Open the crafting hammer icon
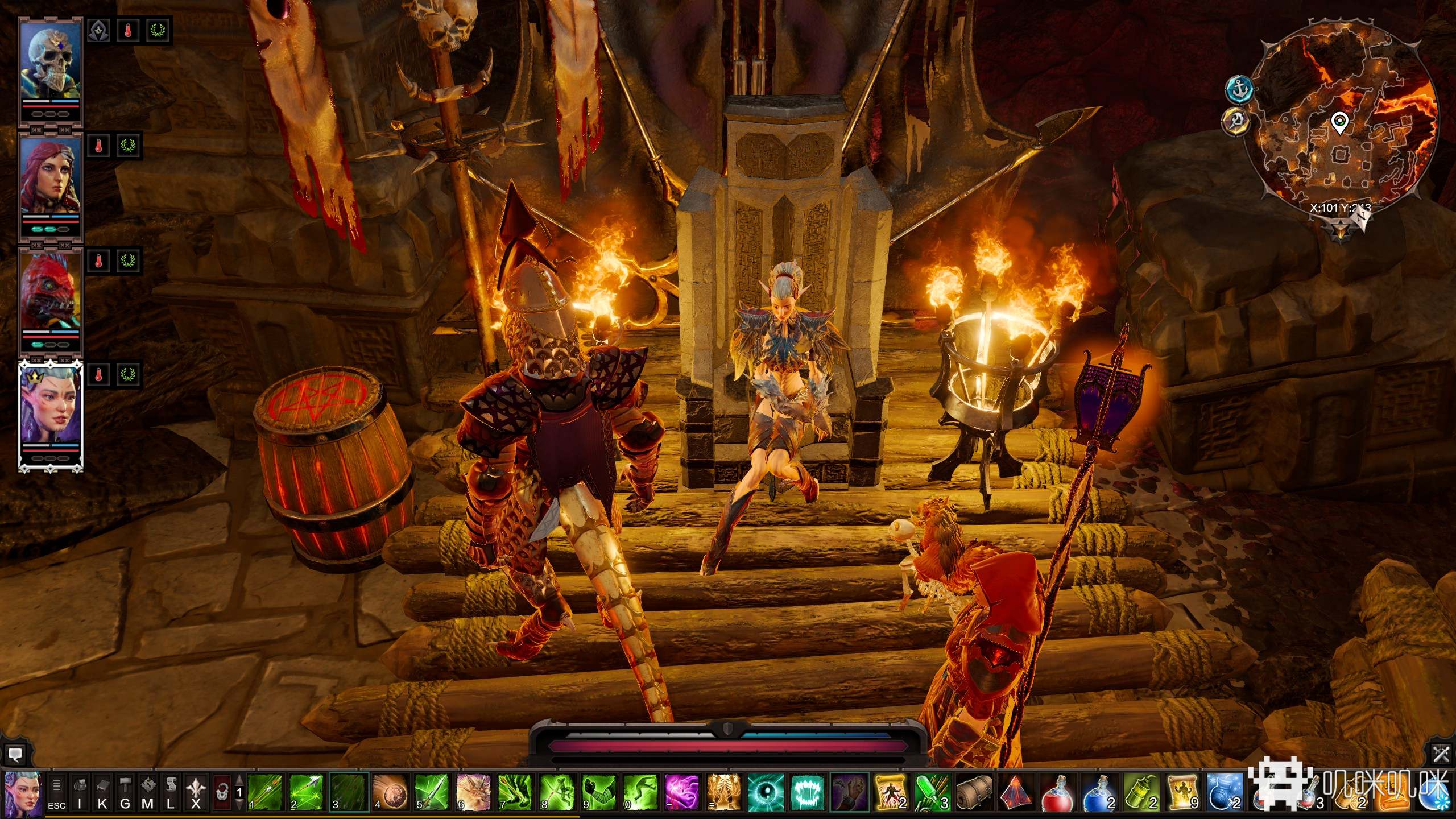This screenshot has height=819, width=1456. click(x=125, y=792)
